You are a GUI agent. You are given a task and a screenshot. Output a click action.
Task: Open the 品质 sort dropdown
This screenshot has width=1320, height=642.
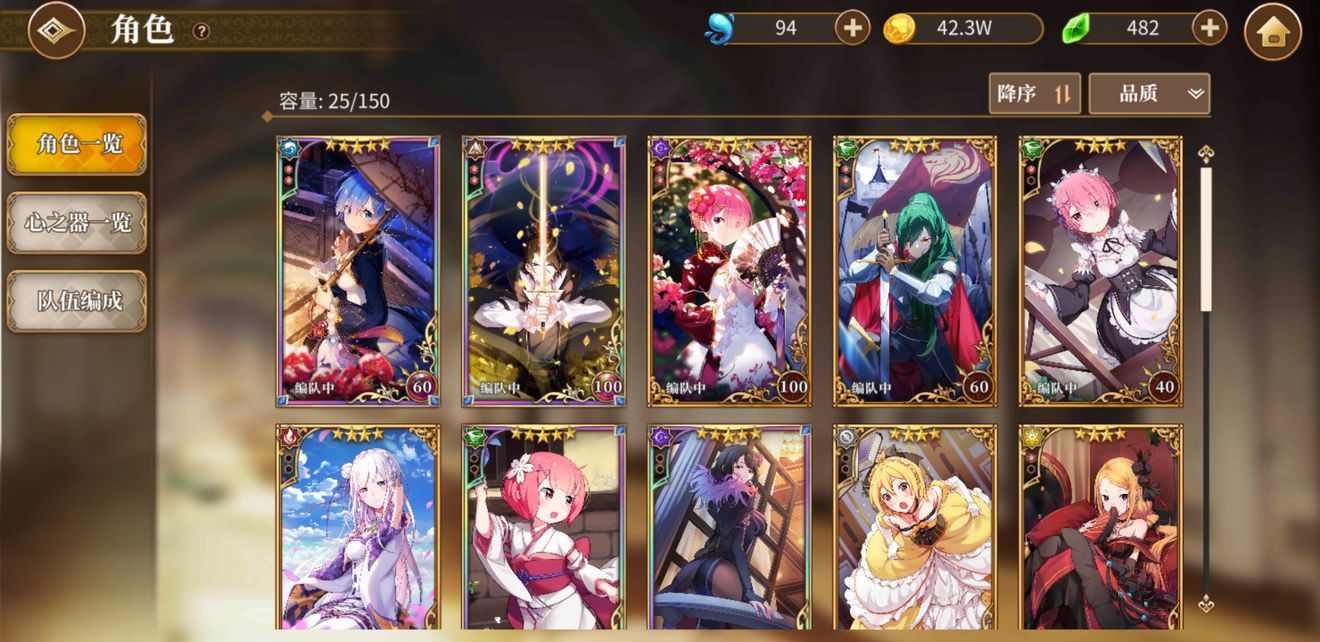1149,94
